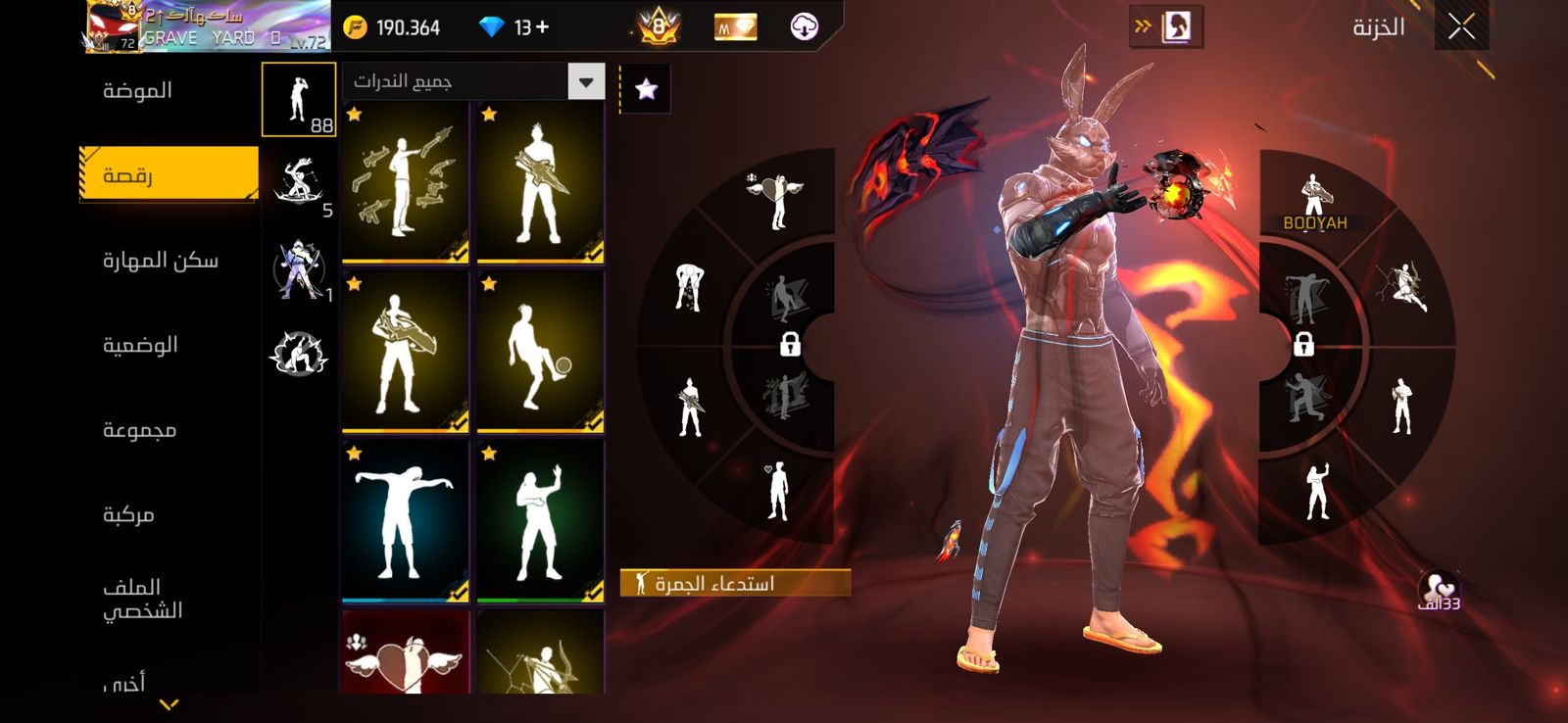Select the emote with floating guns
Viewport: 1568px width, 723px height.
click(405, 183)
